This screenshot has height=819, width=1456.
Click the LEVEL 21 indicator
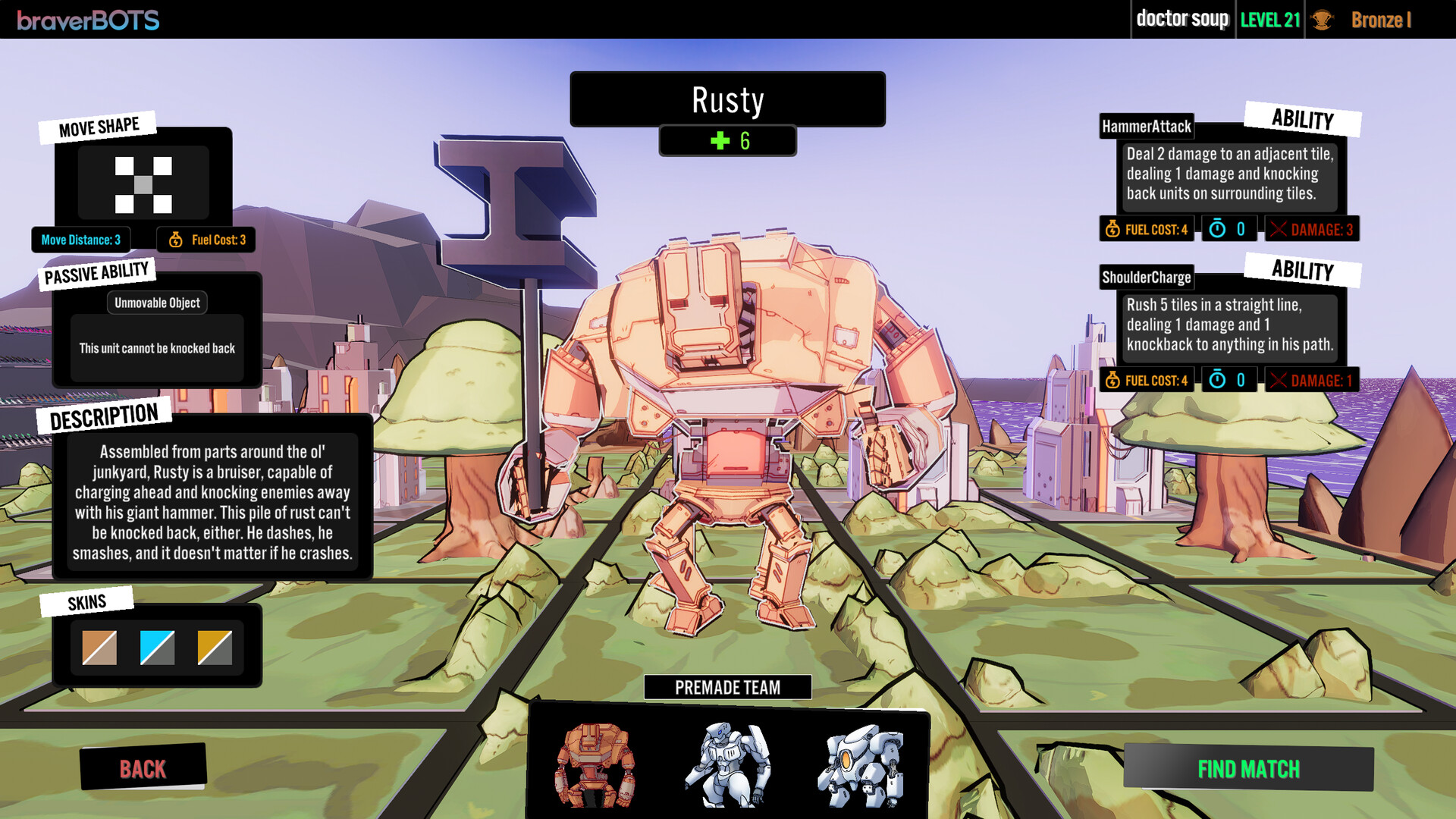click(1269, 19)
